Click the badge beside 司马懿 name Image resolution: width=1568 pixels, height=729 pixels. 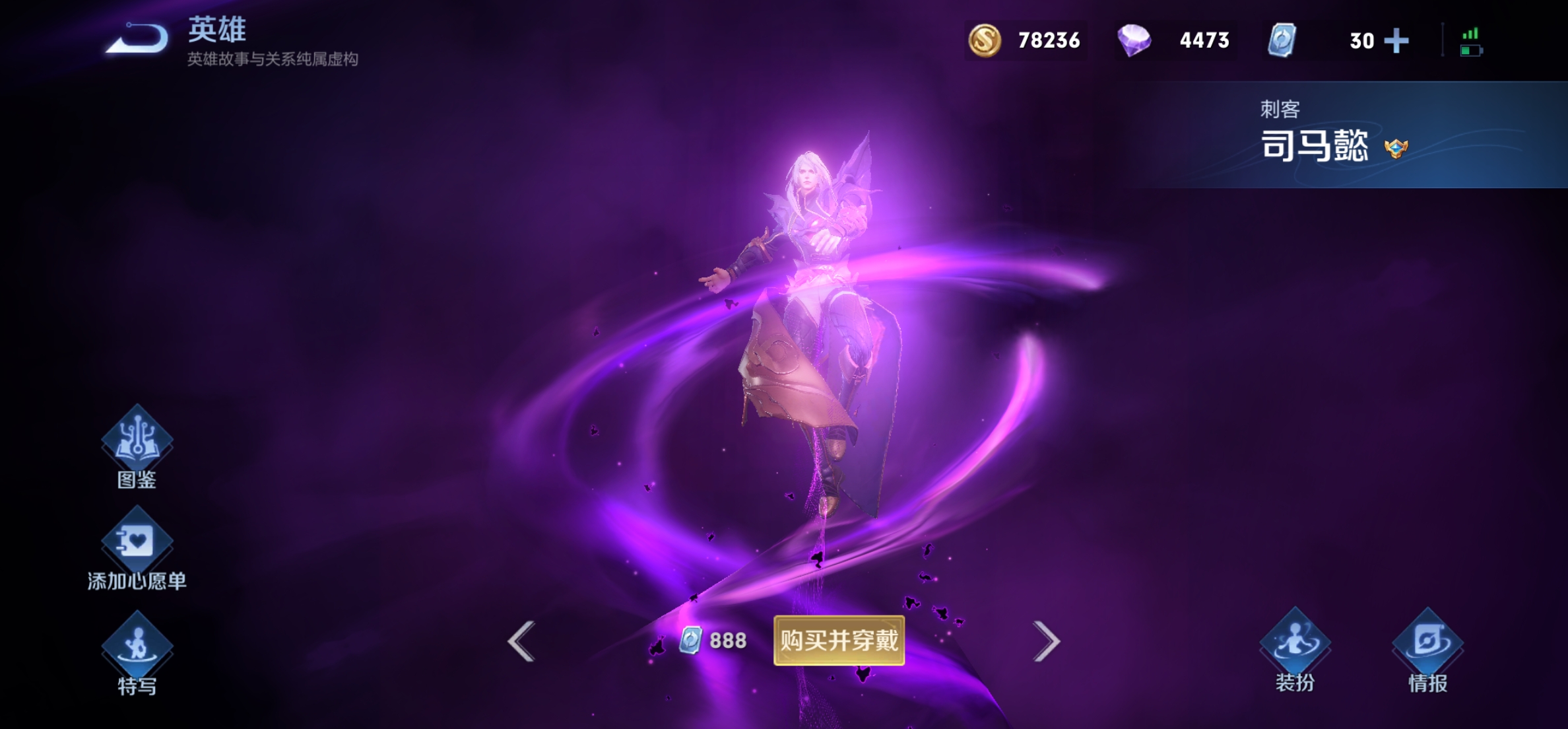point(1396,148)
